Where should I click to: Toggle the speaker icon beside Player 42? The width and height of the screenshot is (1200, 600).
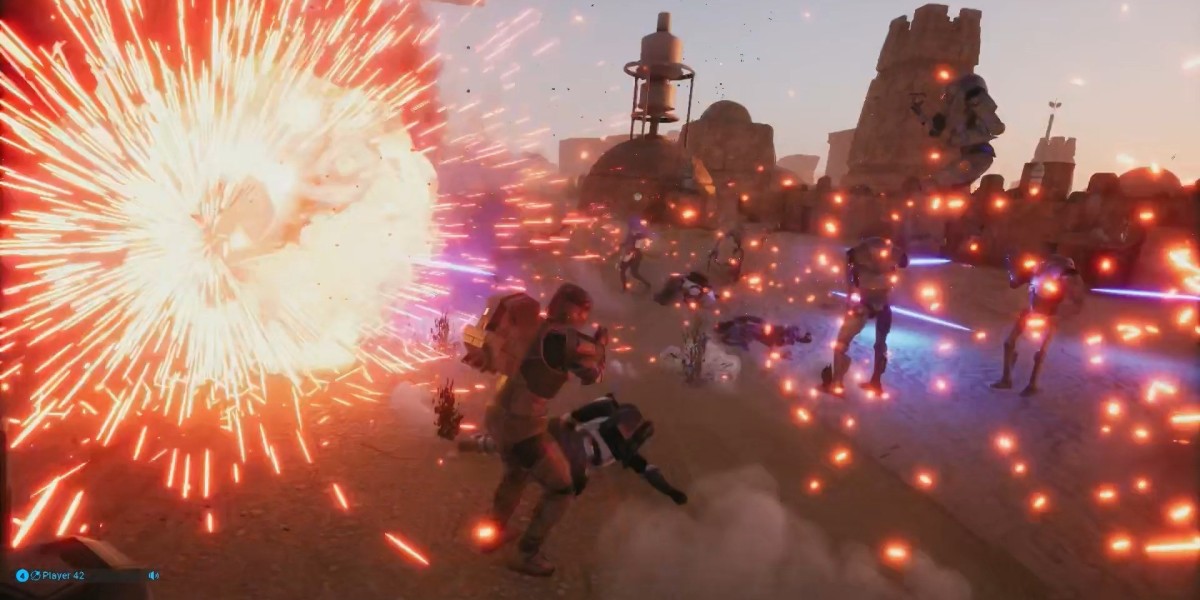[x=153, y=576]
